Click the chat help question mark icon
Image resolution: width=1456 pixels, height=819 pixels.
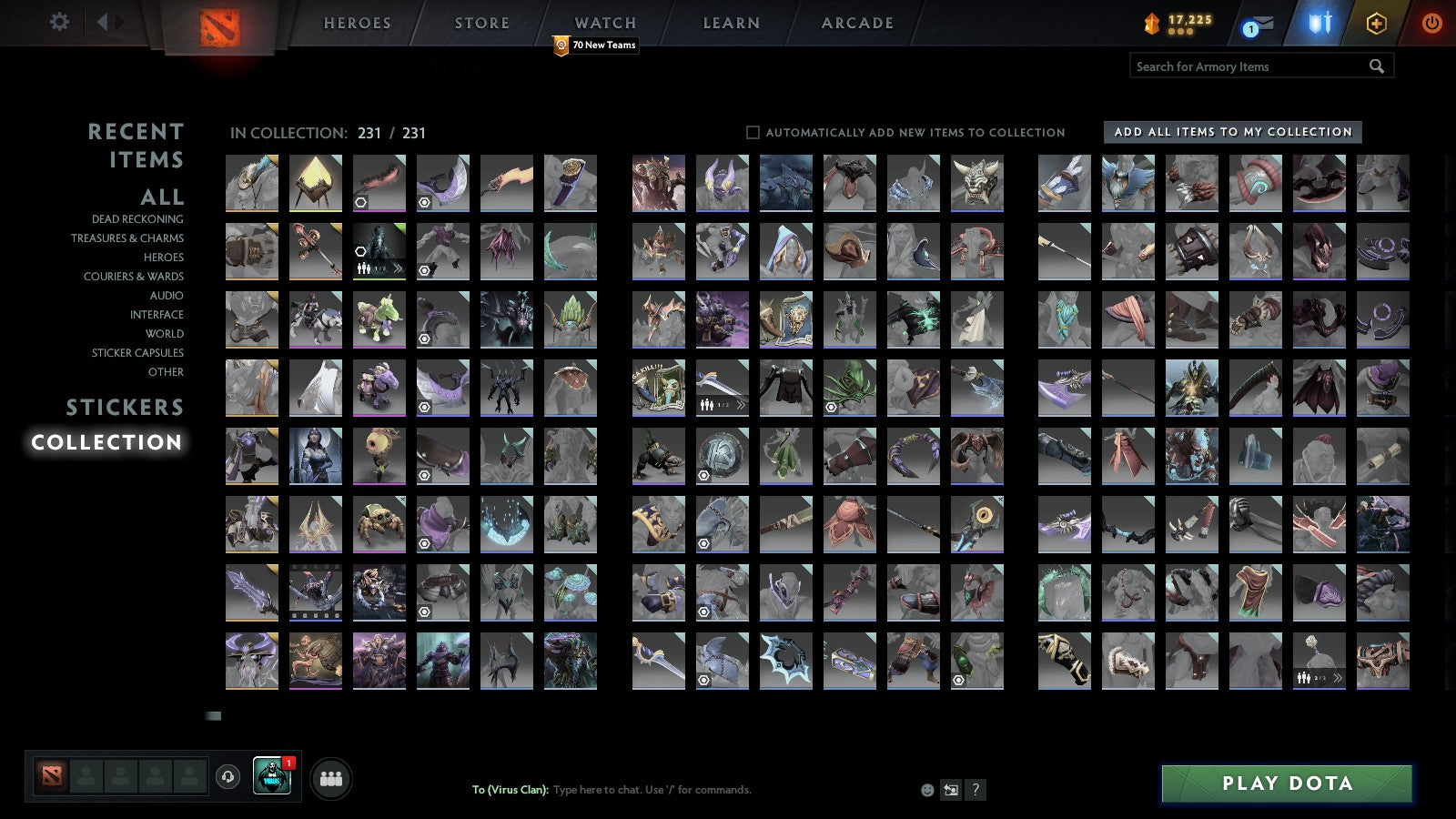(x=976, y=790)
